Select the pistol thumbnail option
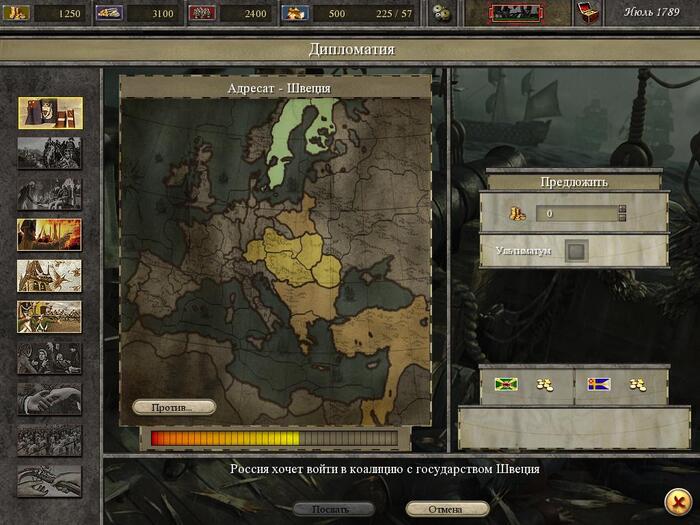The width and height of the screenshot is (700, 525). [50, 481]
